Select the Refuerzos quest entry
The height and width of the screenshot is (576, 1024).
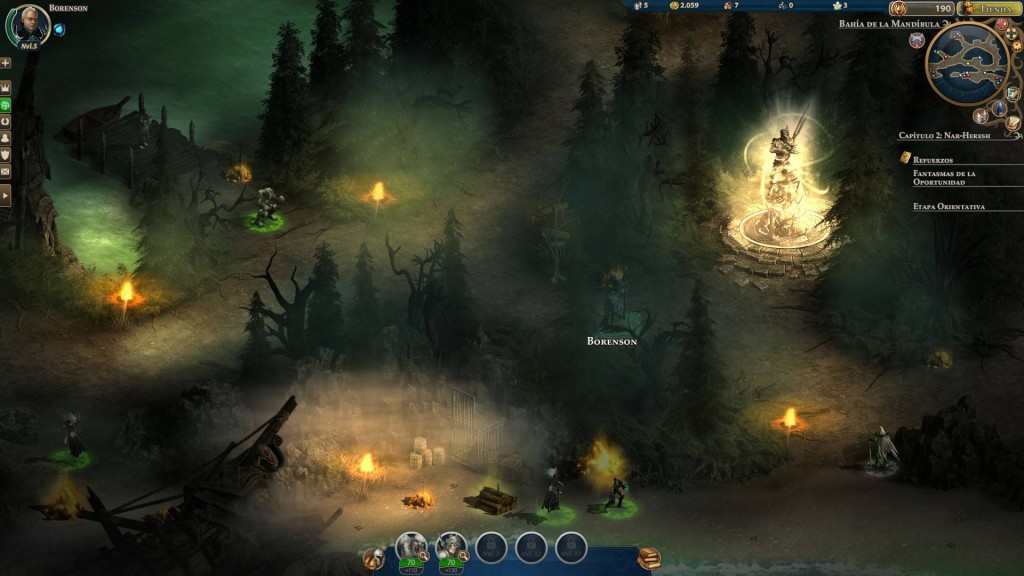coord(933,159)
